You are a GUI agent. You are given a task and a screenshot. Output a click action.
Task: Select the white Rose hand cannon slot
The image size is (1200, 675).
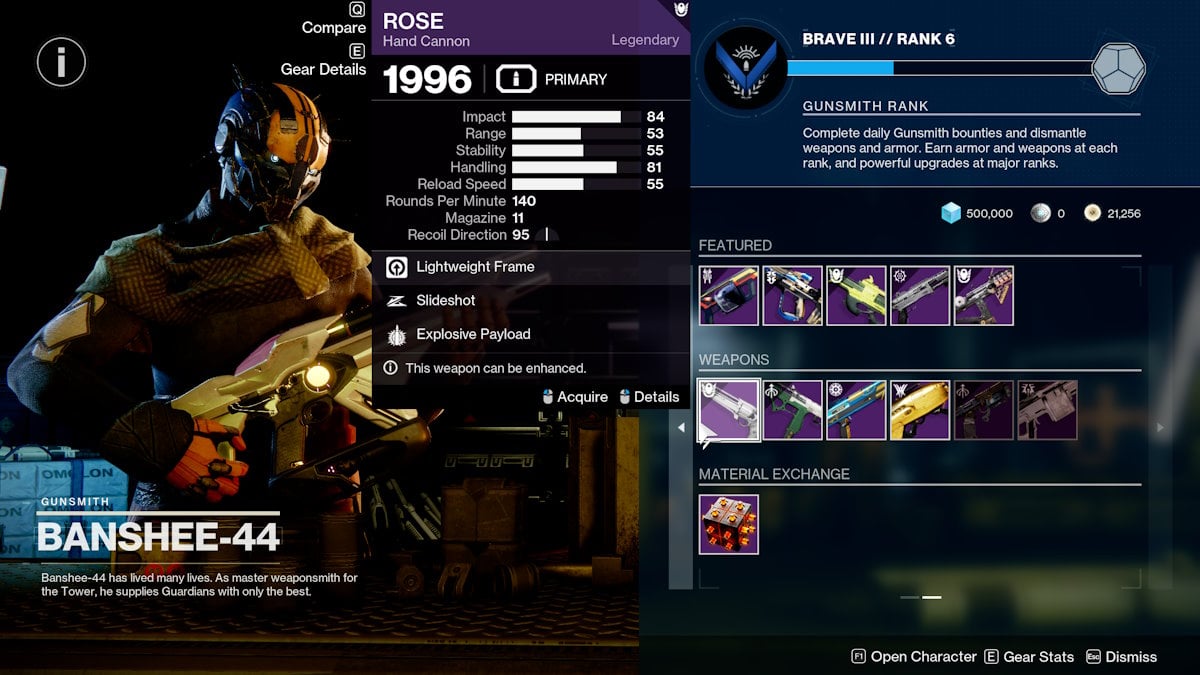pos(729,410)
